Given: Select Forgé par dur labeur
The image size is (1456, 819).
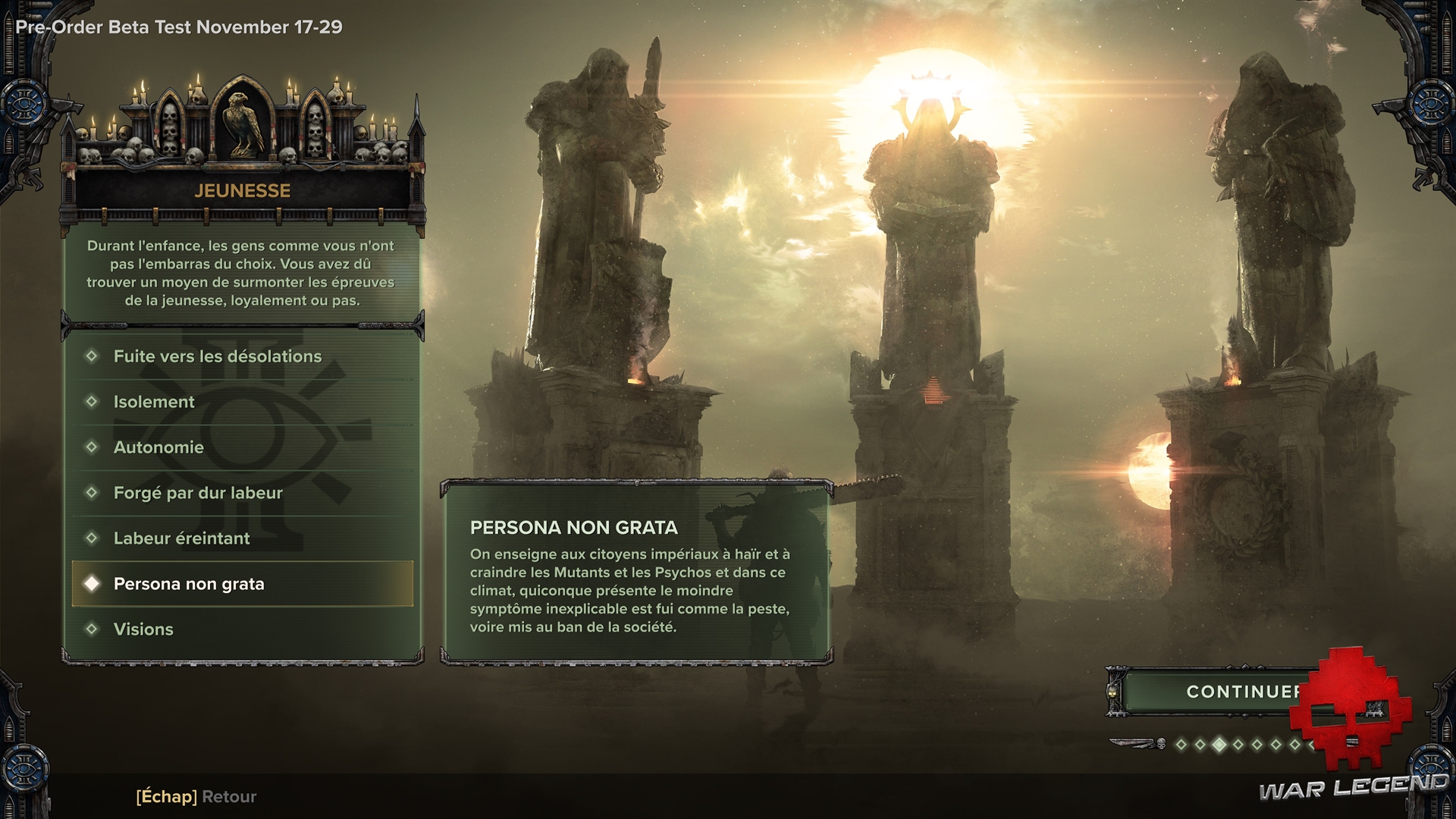Looking at the screenshot, I should 198,493.
